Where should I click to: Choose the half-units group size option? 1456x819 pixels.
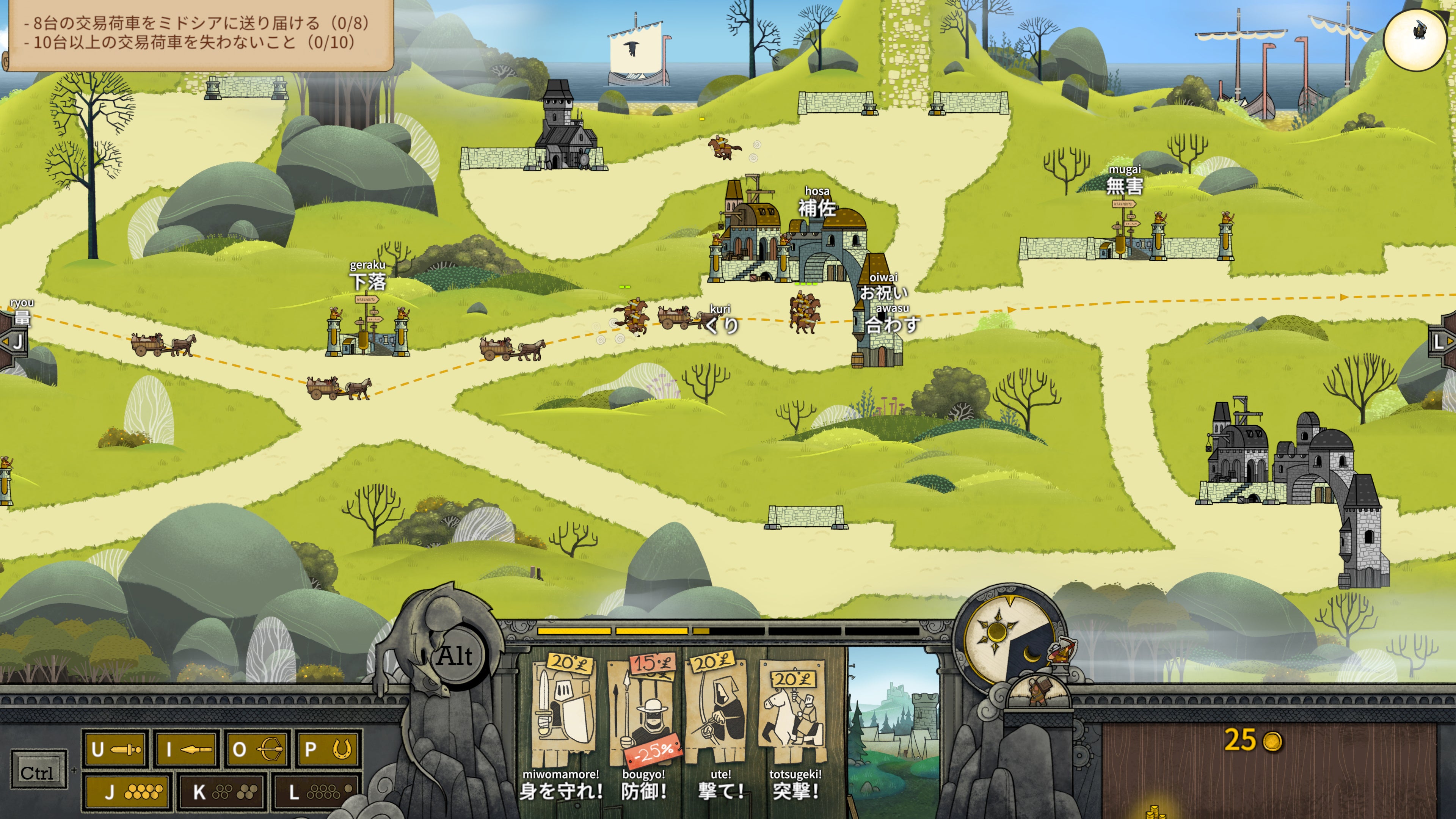[x=221, y=792]
